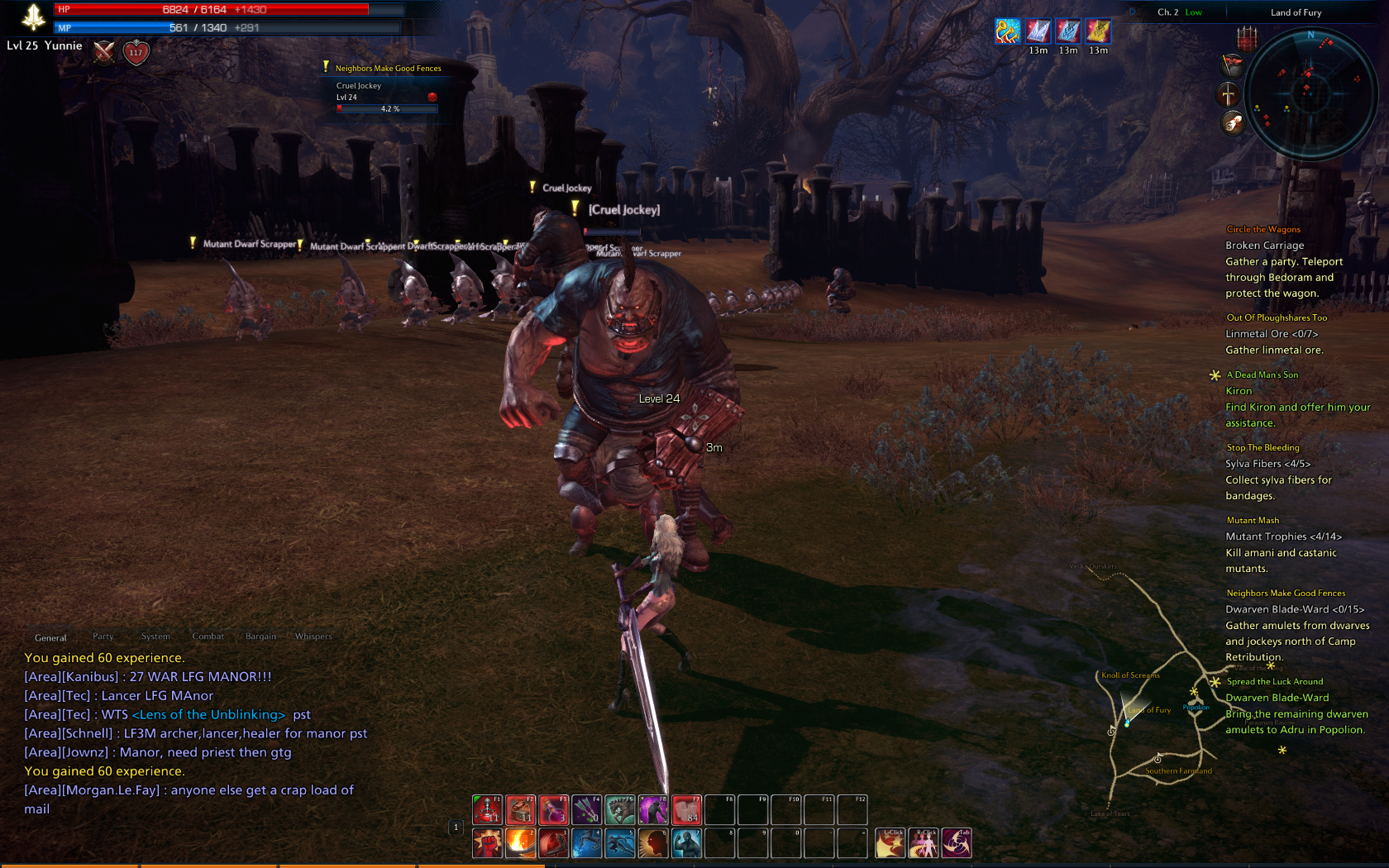1389x868 pixels.
Task: Click the battle flag icon beside the minimap
Action: pyautogui.click(x=1233, y=65)
